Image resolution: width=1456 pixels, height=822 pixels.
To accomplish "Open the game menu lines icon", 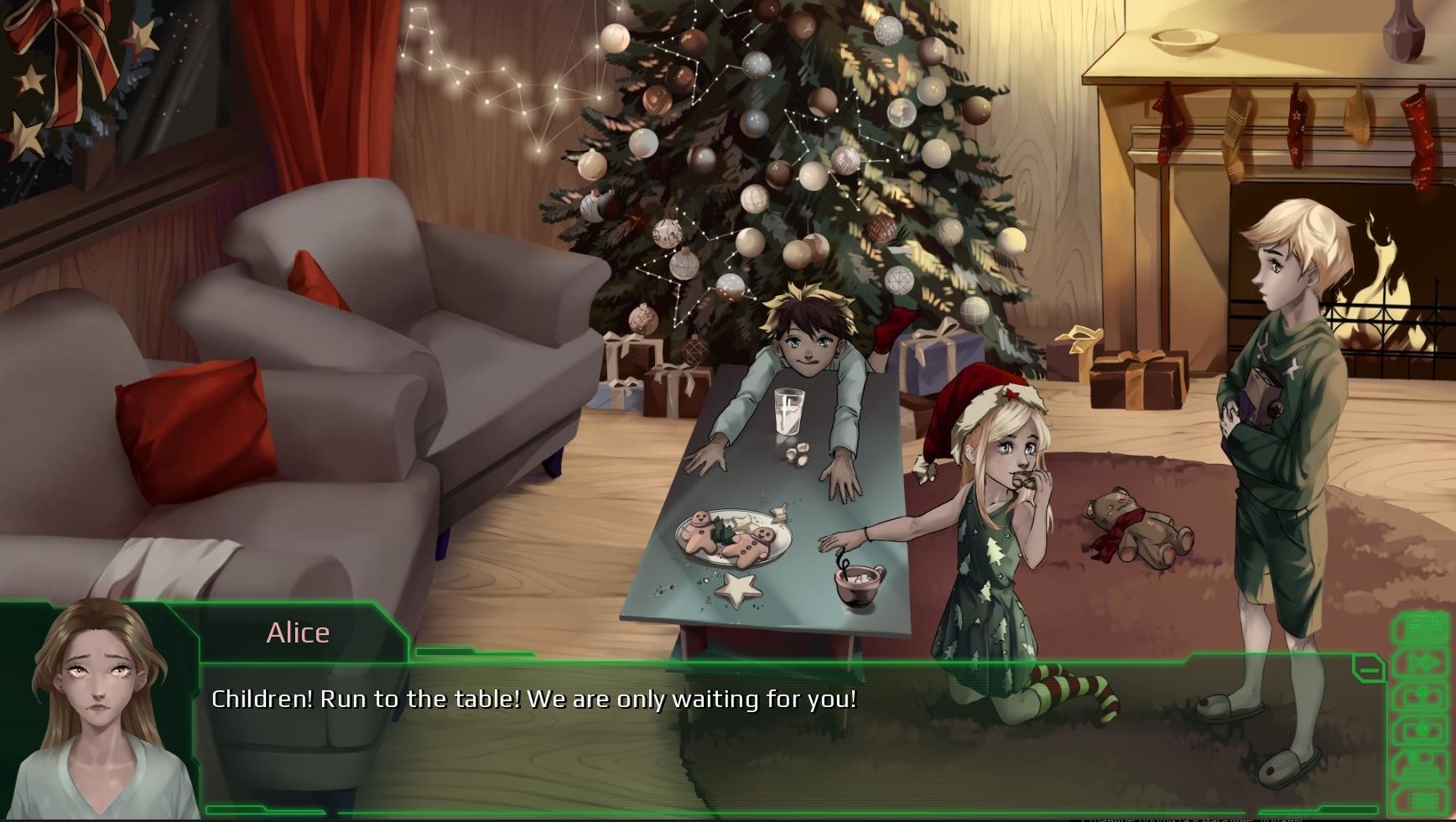I will point(1422,798).
